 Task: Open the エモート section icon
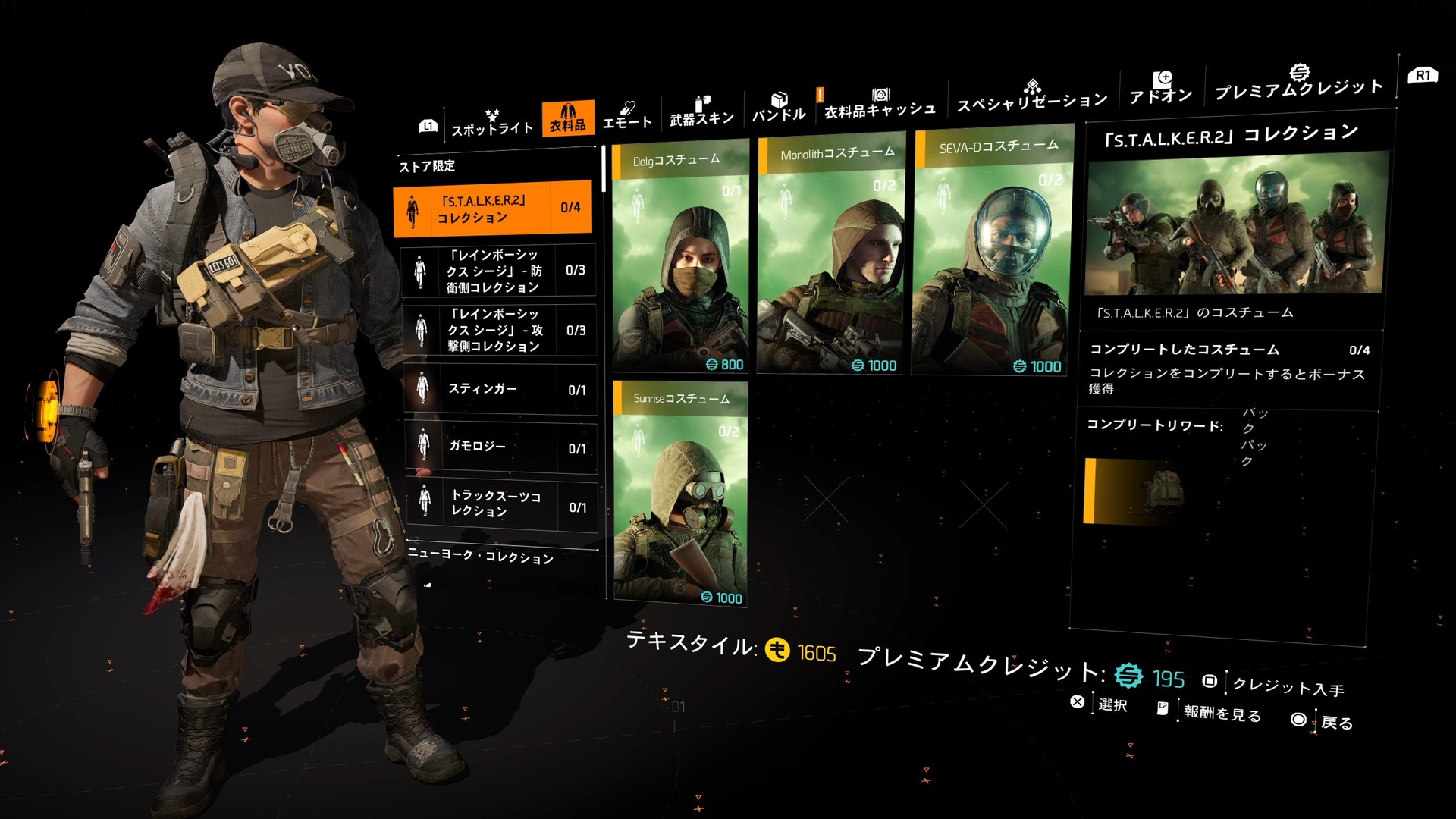tap(628, 110)
